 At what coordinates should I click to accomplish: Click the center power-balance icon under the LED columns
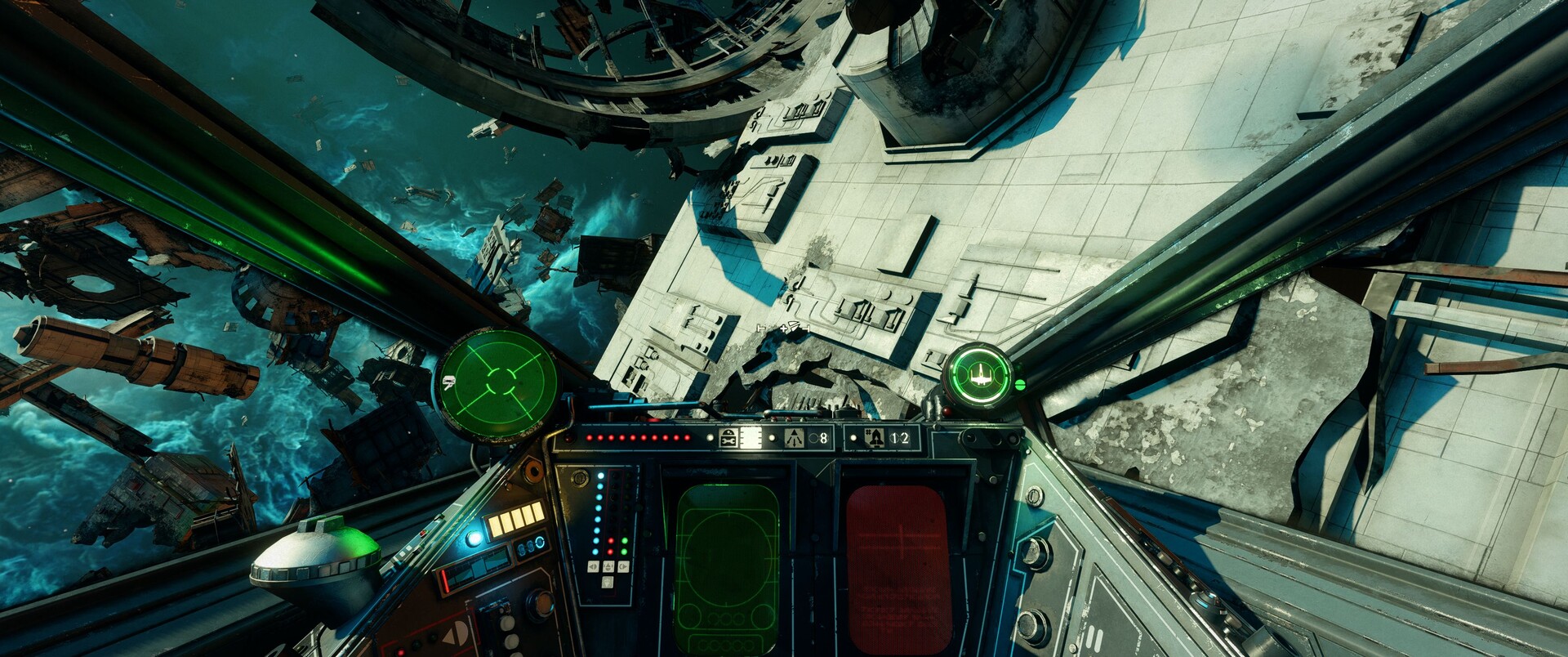tap(607, 566)
